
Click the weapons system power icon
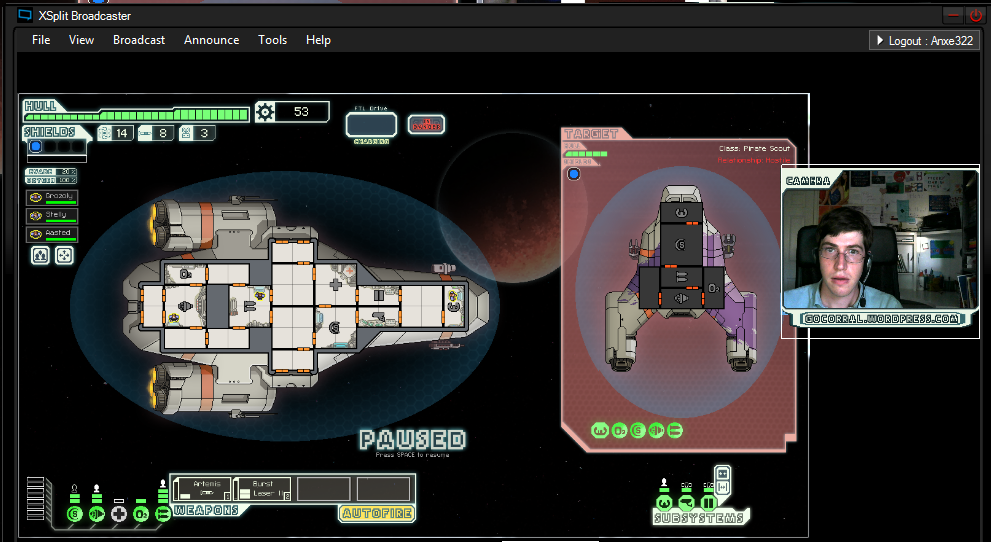(163, 514)
